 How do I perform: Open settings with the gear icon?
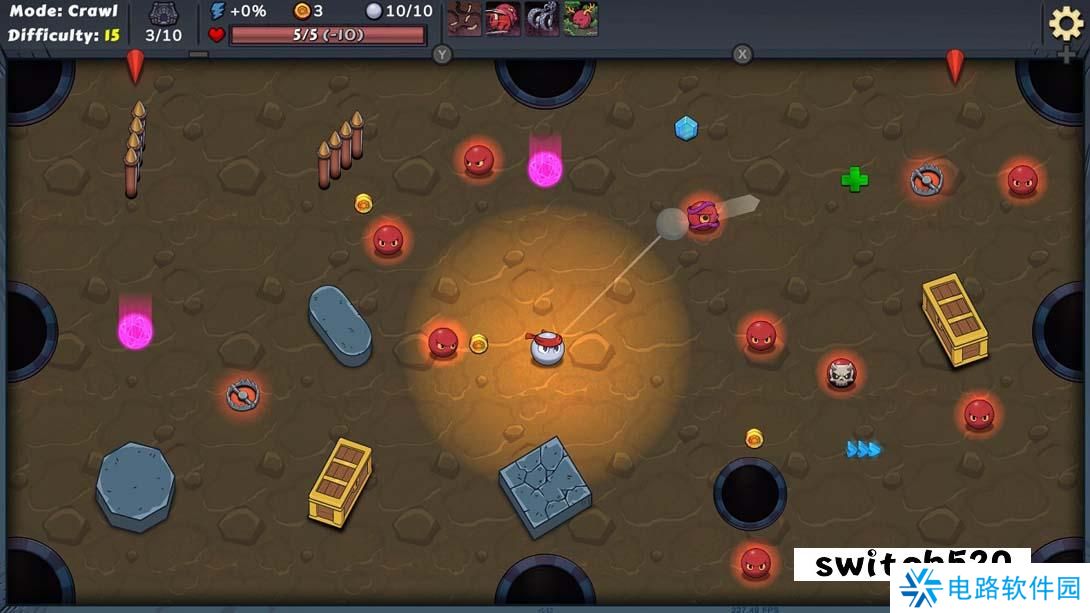tap(1065, 23)
